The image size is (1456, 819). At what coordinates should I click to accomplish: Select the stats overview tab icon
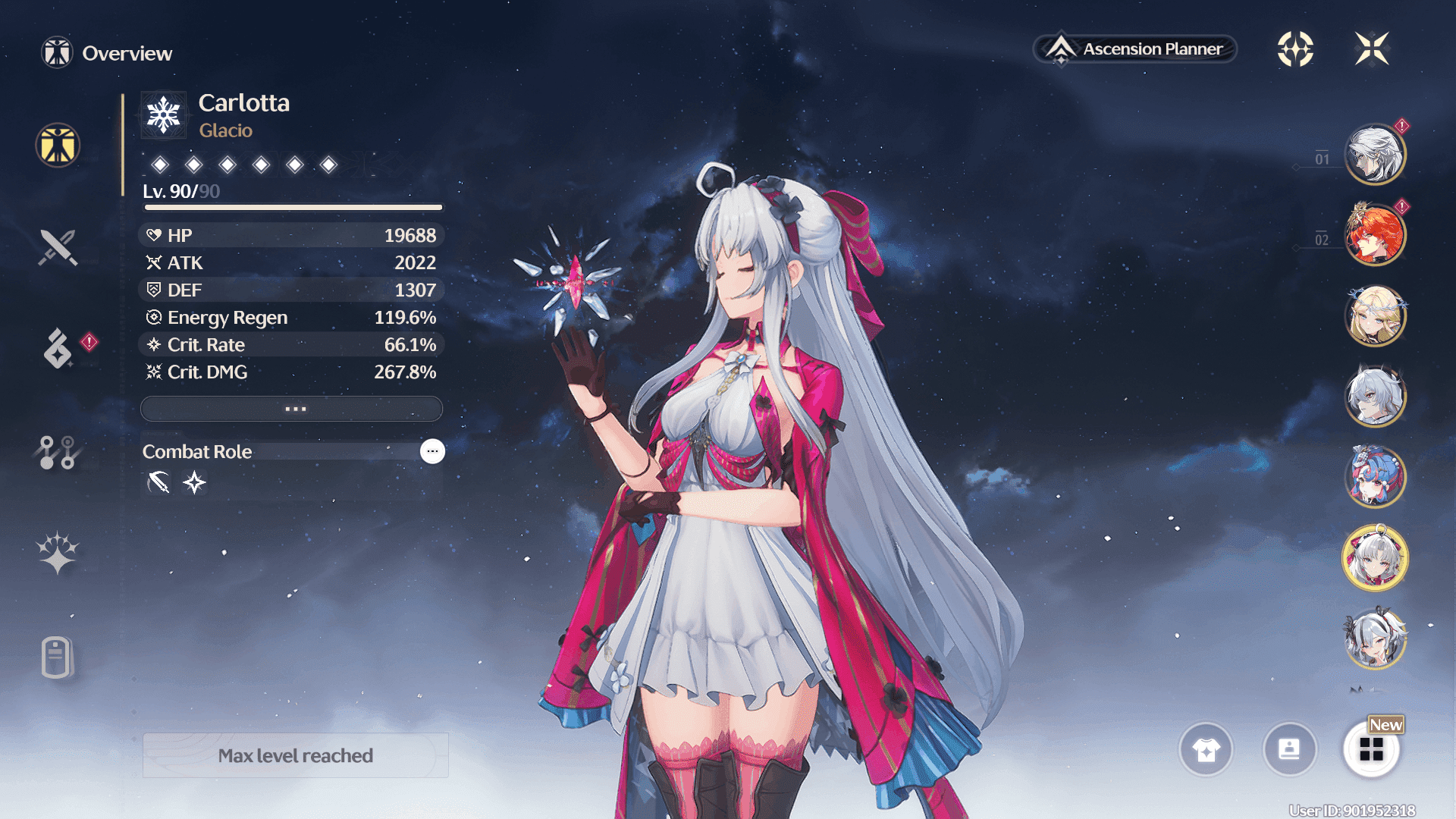pos(58,145)
